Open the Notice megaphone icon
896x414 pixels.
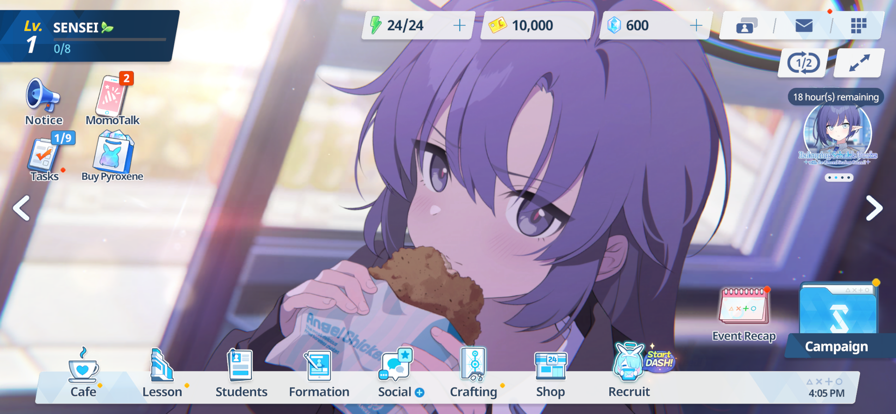pos(43,101)
